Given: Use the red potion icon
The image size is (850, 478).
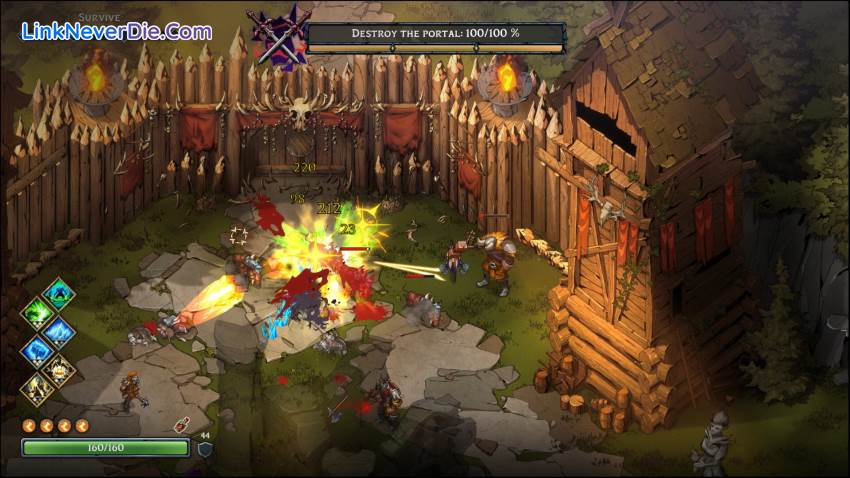Looking at the screenshot, I should click(183, 423).
